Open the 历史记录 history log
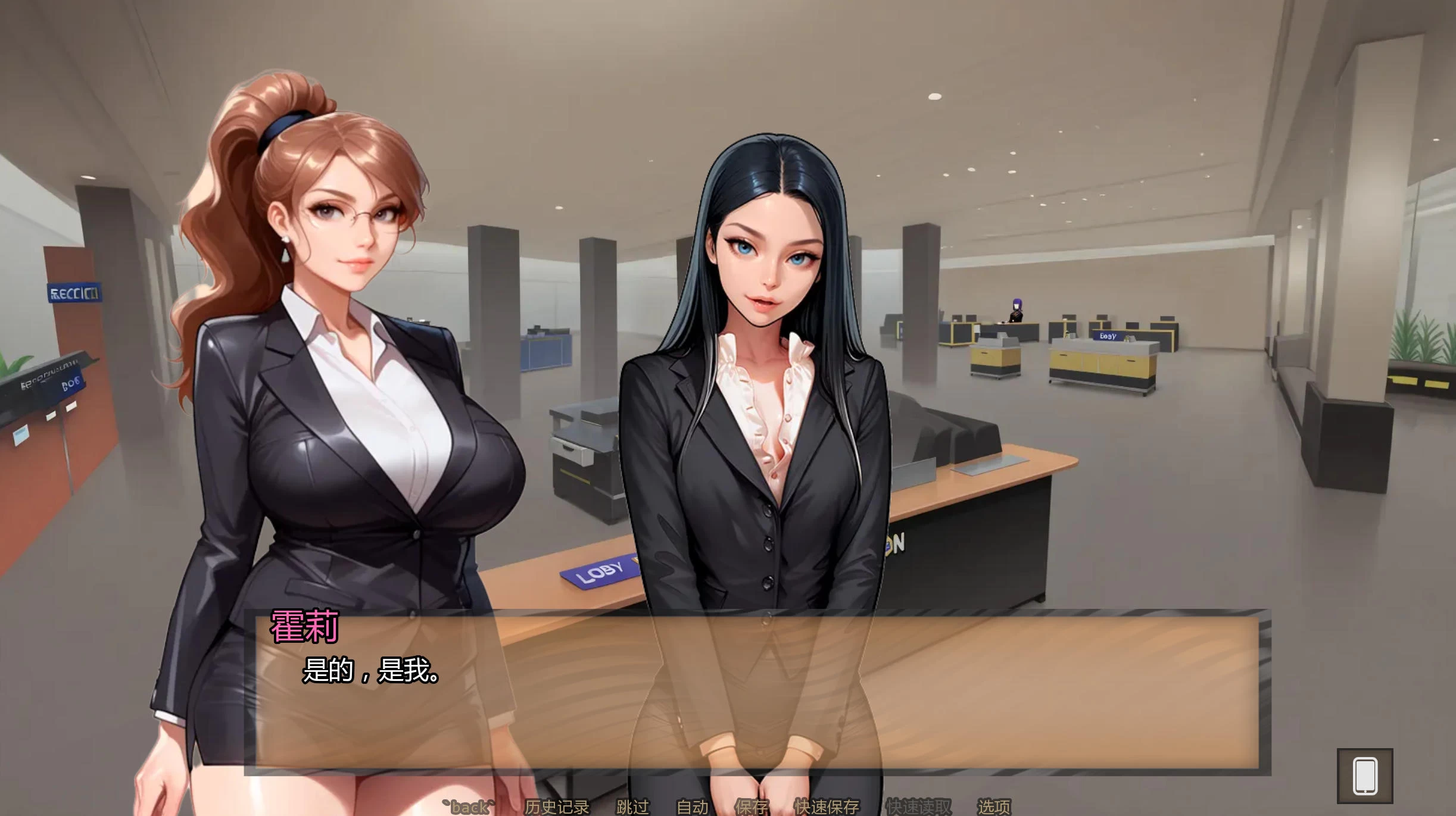The width and height of the screenshot is (1456, 816). [556, 806]
